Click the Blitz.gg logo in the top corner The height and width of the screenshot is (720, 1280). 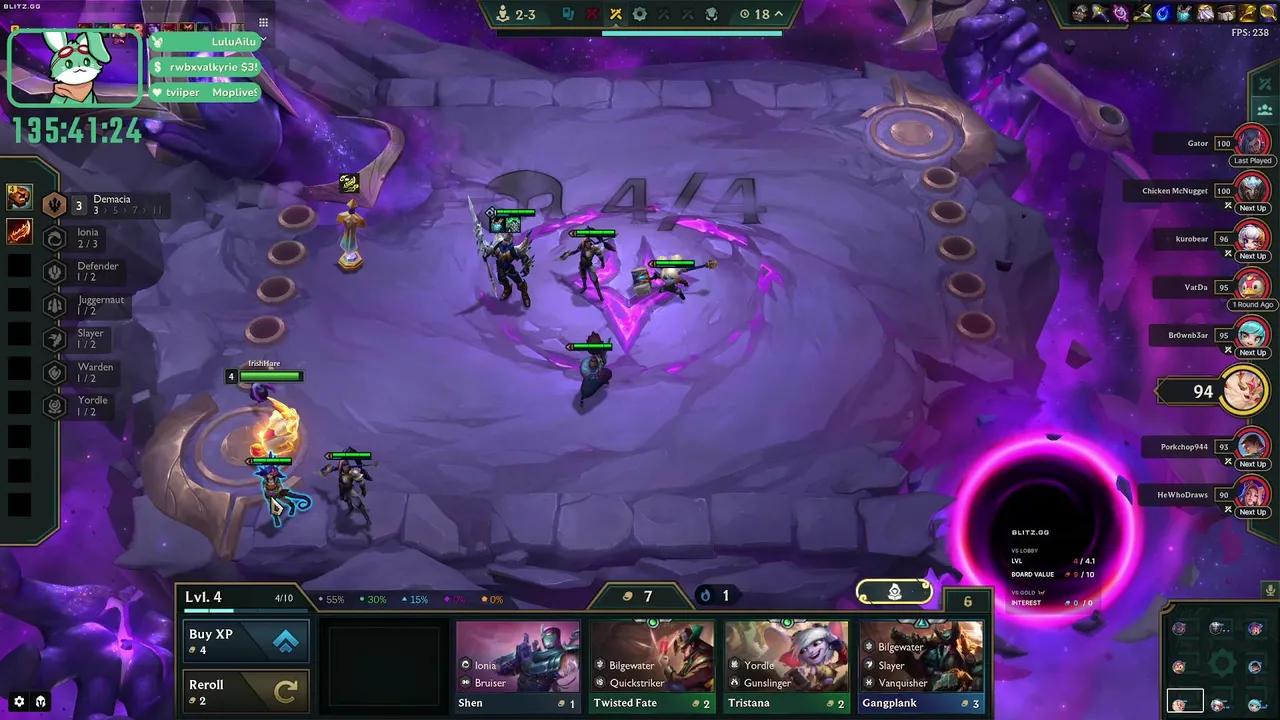coord(20,5)
